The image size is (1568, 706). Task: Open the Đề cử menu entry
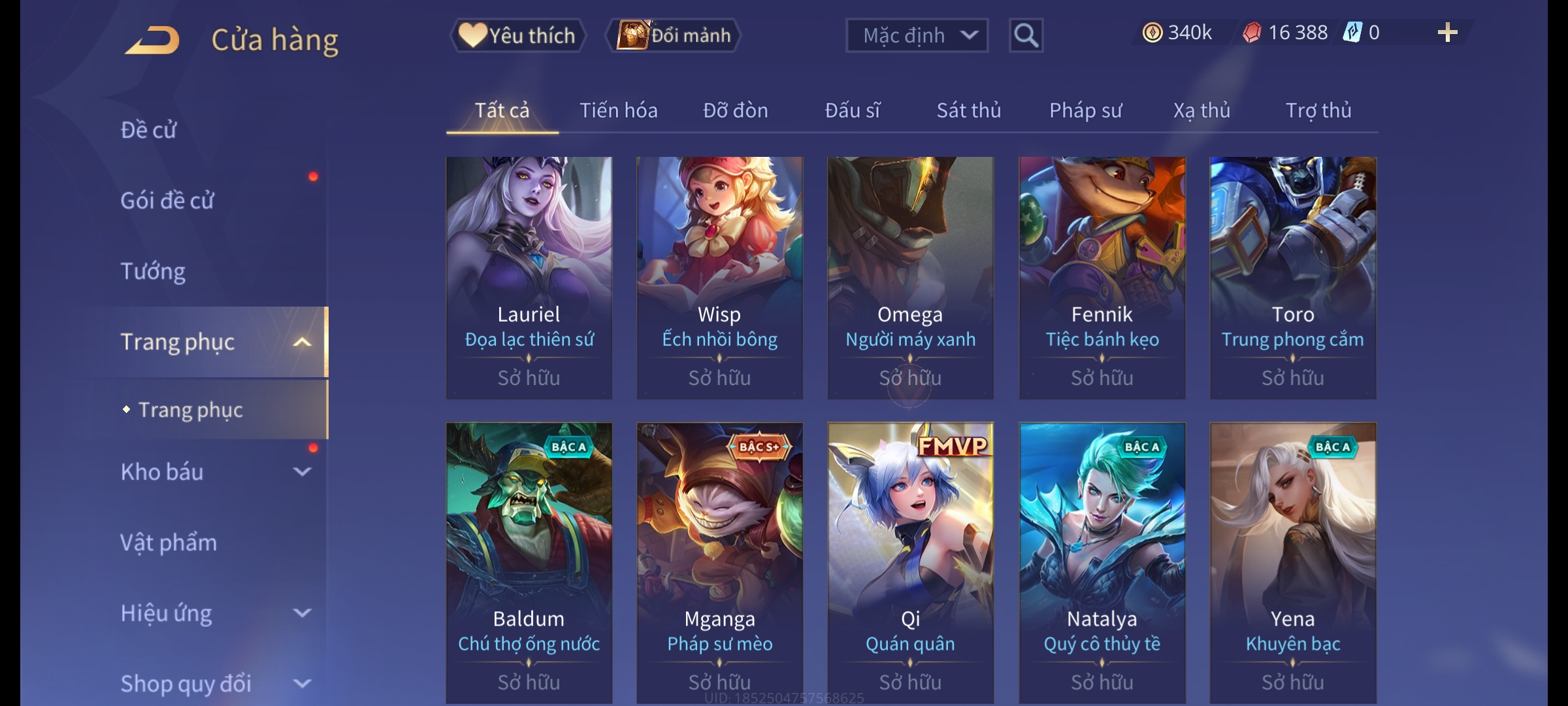[149, 130]
